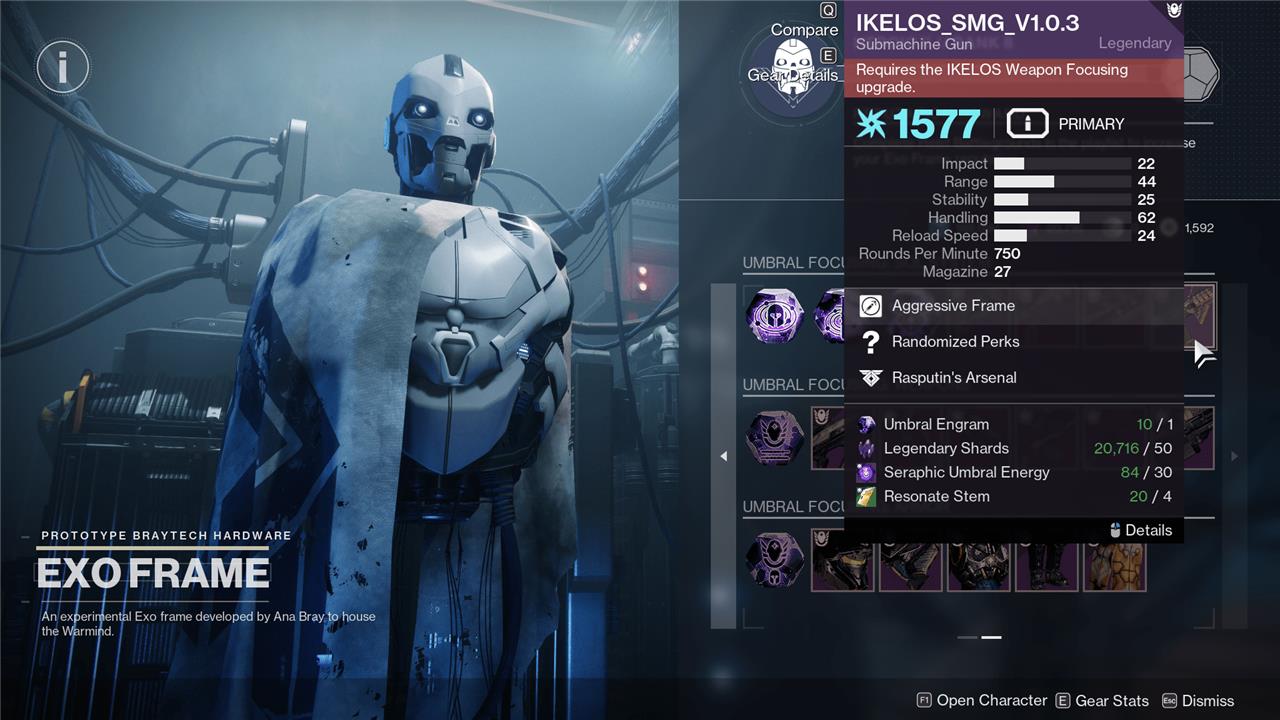Open the vendor info icon
Screen dimensions: 1280x720
63,67
